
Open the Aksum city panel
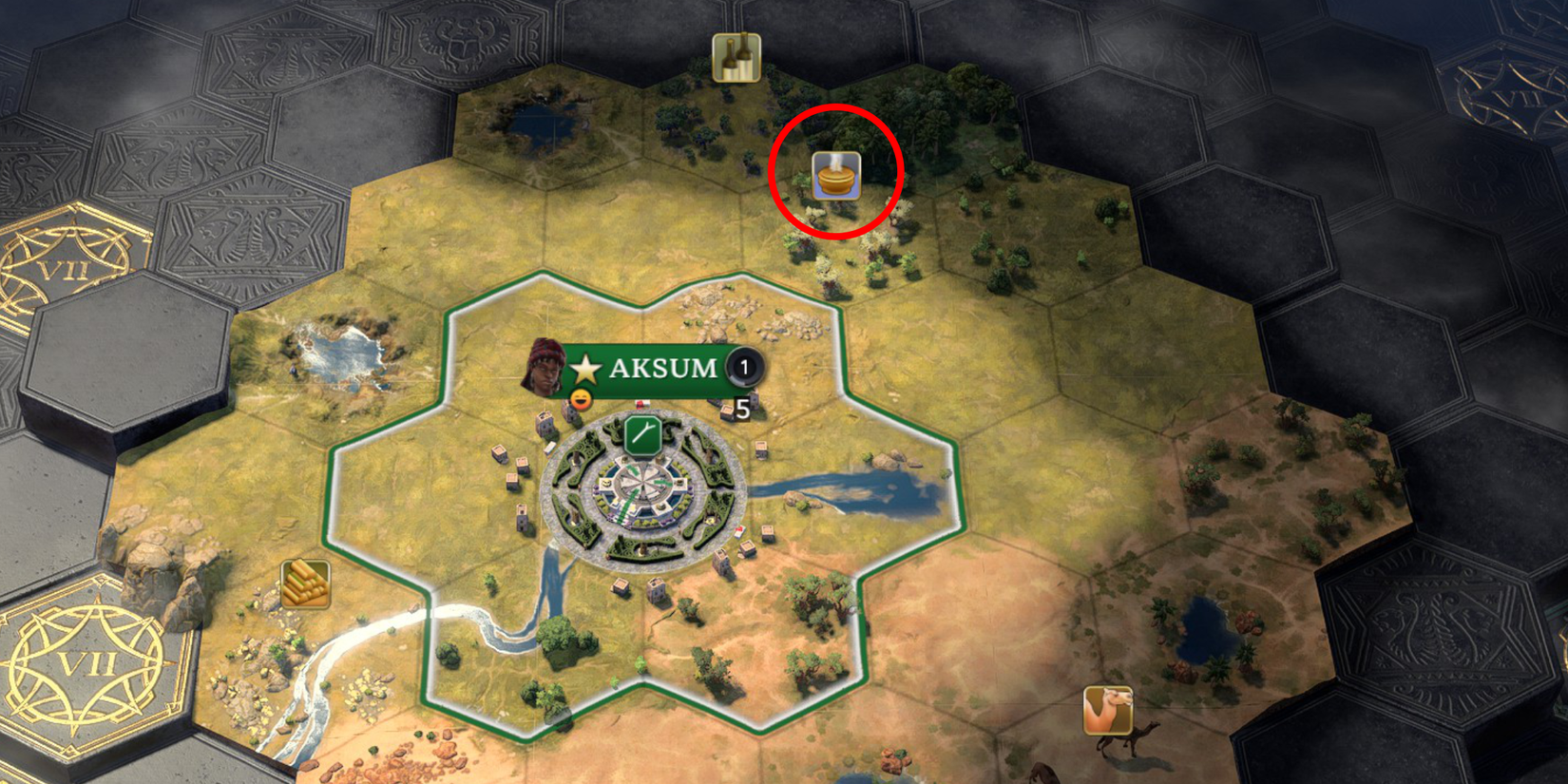(x=662, y=370)
